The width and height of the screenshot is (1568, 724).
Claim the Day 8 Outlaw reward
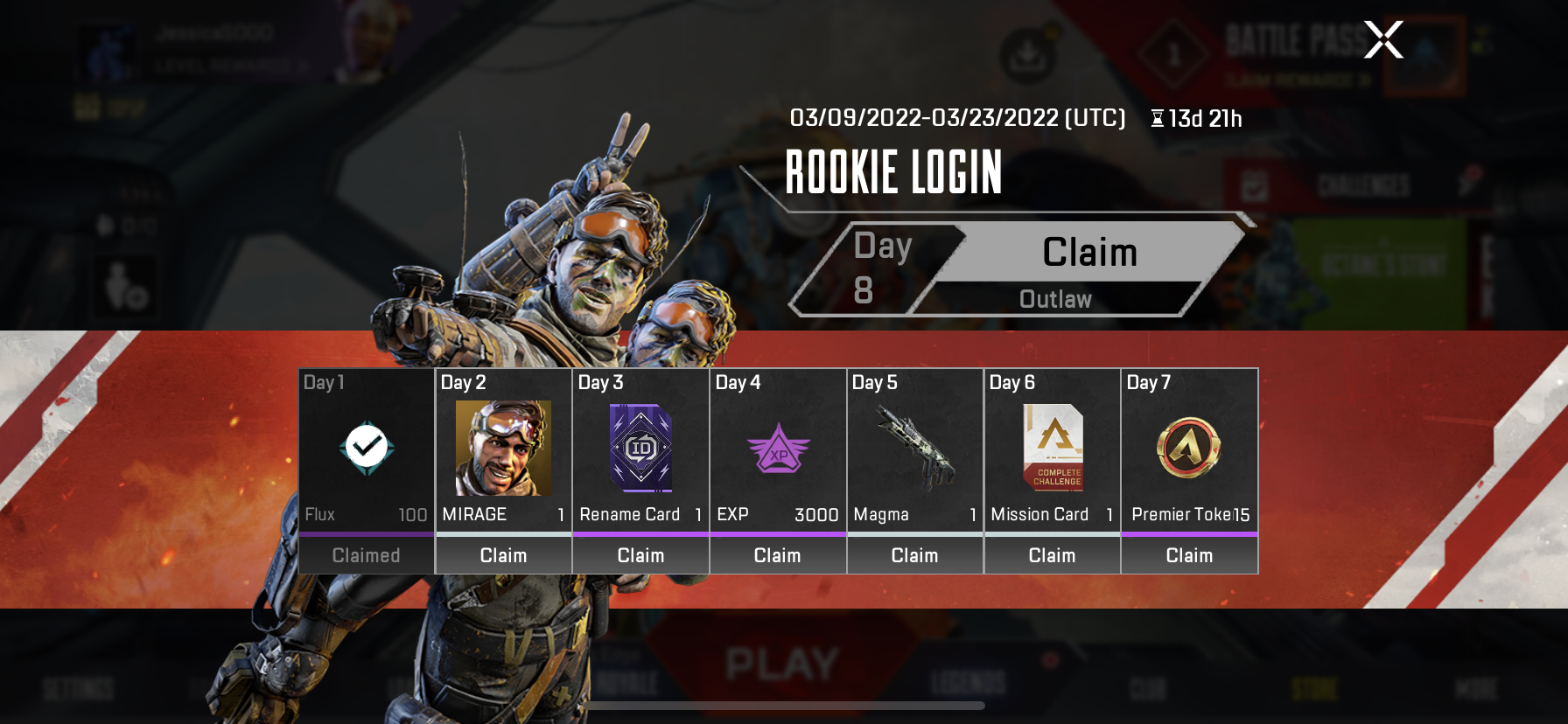[1089, 253]
